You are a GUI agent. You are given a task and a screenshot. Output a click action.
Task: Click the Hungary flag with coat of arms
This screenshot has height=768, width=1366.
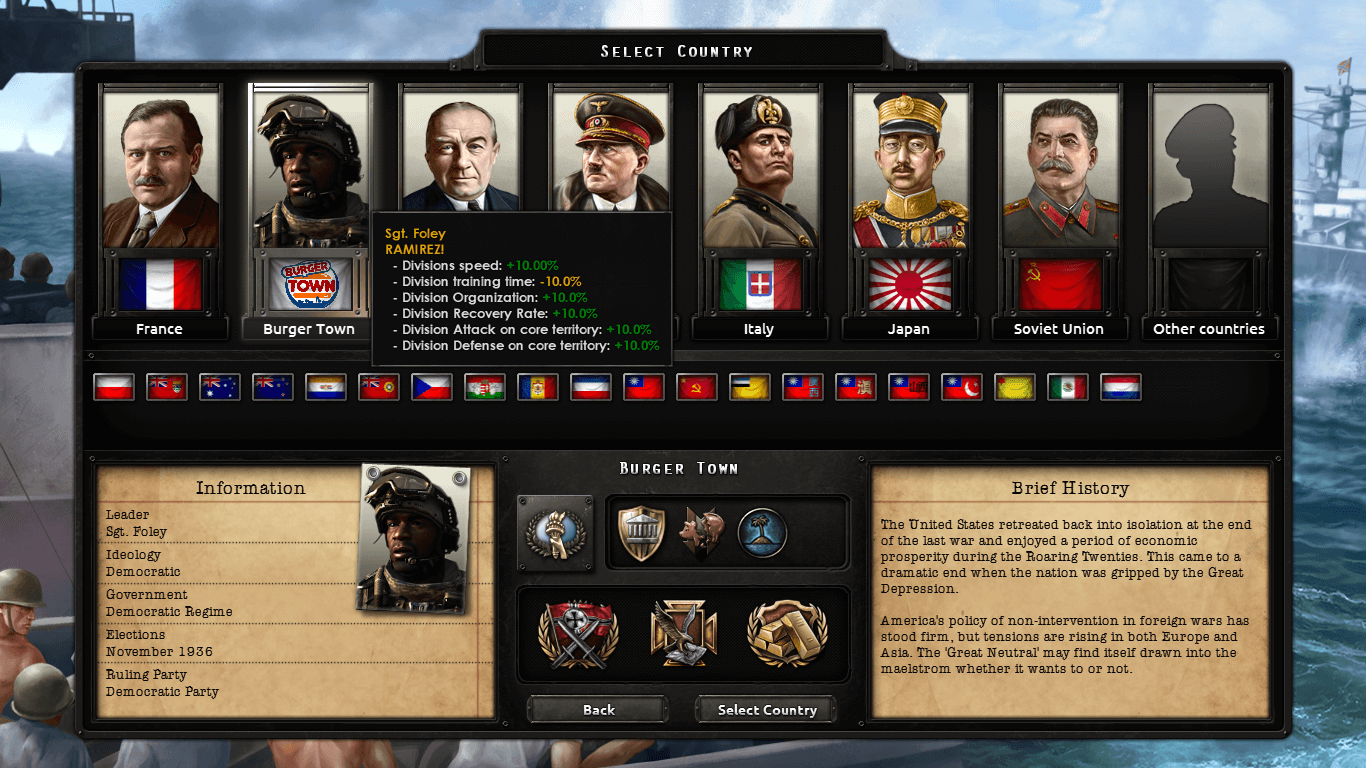tap(484, 387)
